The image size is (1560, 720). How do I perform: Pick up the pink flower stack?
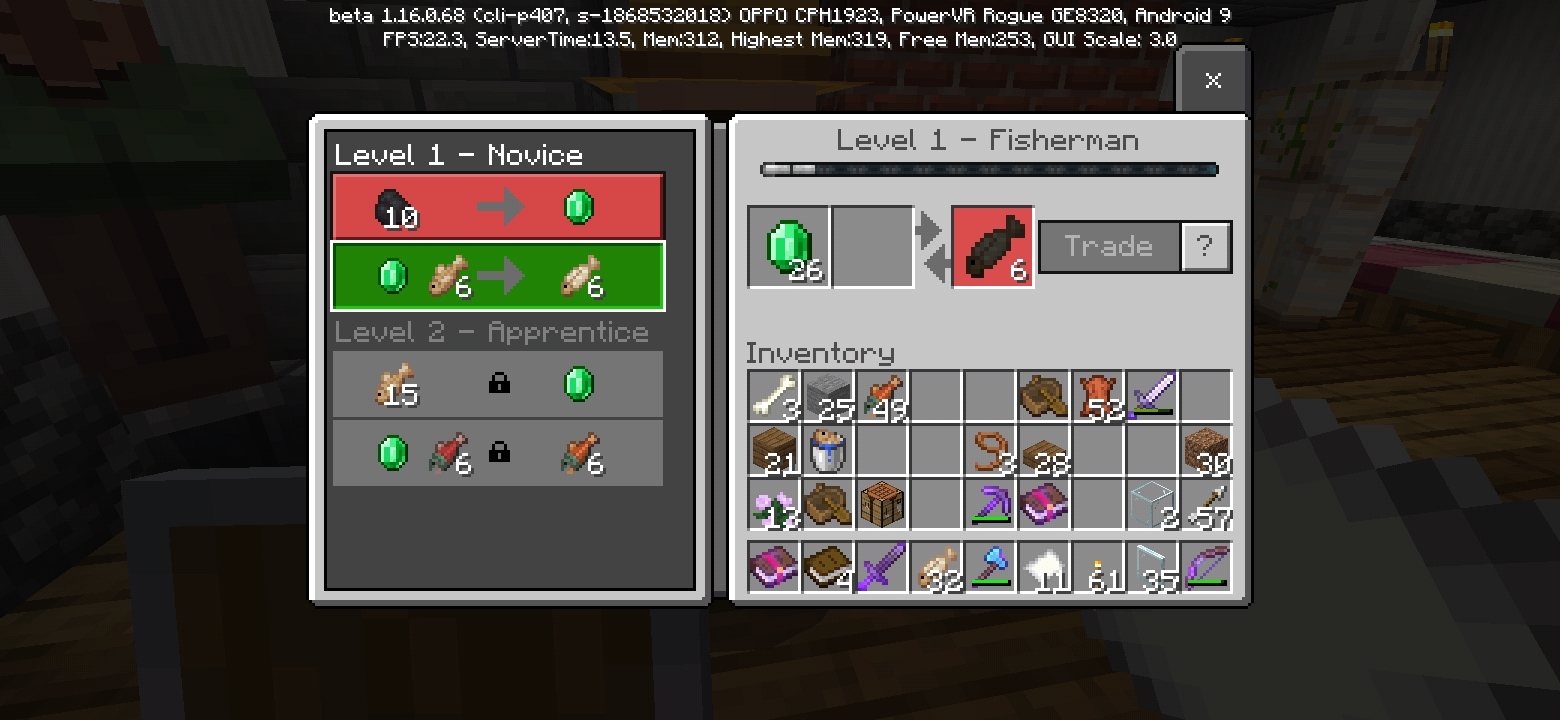coord(775,504)
